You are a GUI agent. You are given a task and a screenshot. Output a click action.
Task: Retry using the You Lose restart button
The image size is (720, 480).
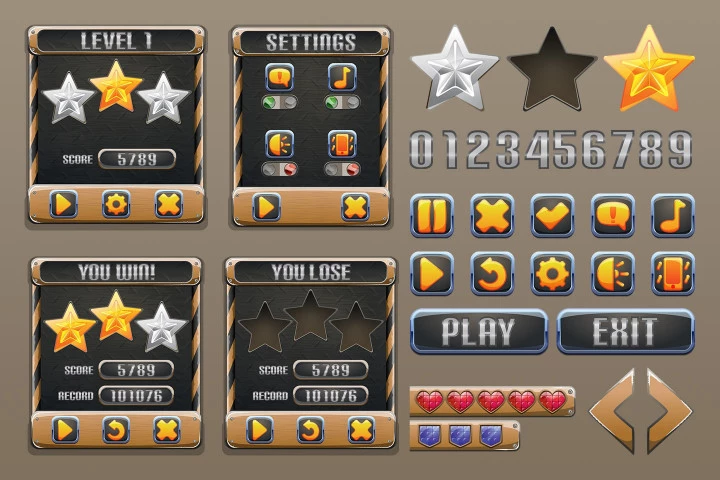[x=311, y=430]
